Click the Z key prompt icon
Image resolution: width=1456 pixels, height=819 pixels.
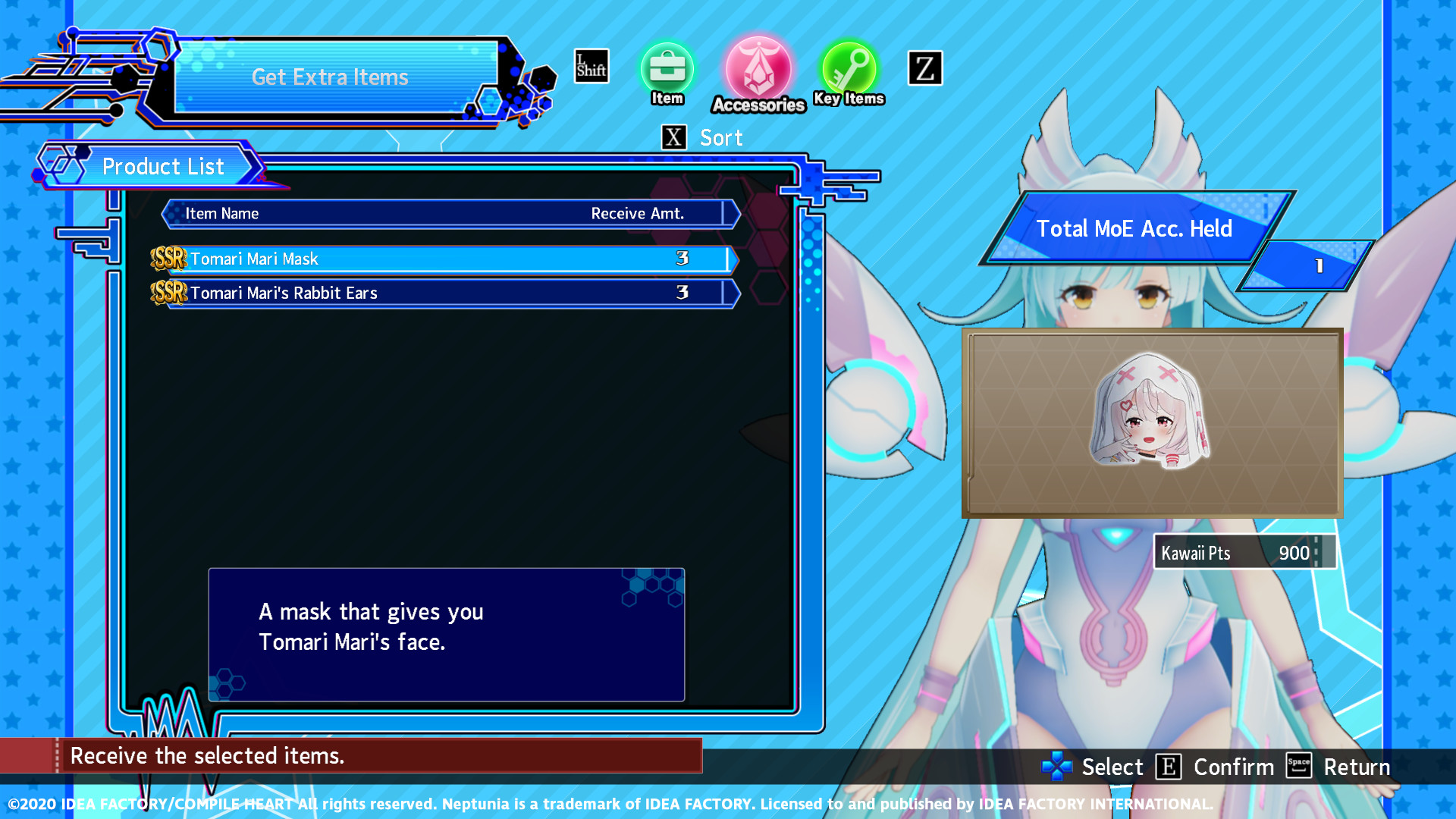coord(924,68)
